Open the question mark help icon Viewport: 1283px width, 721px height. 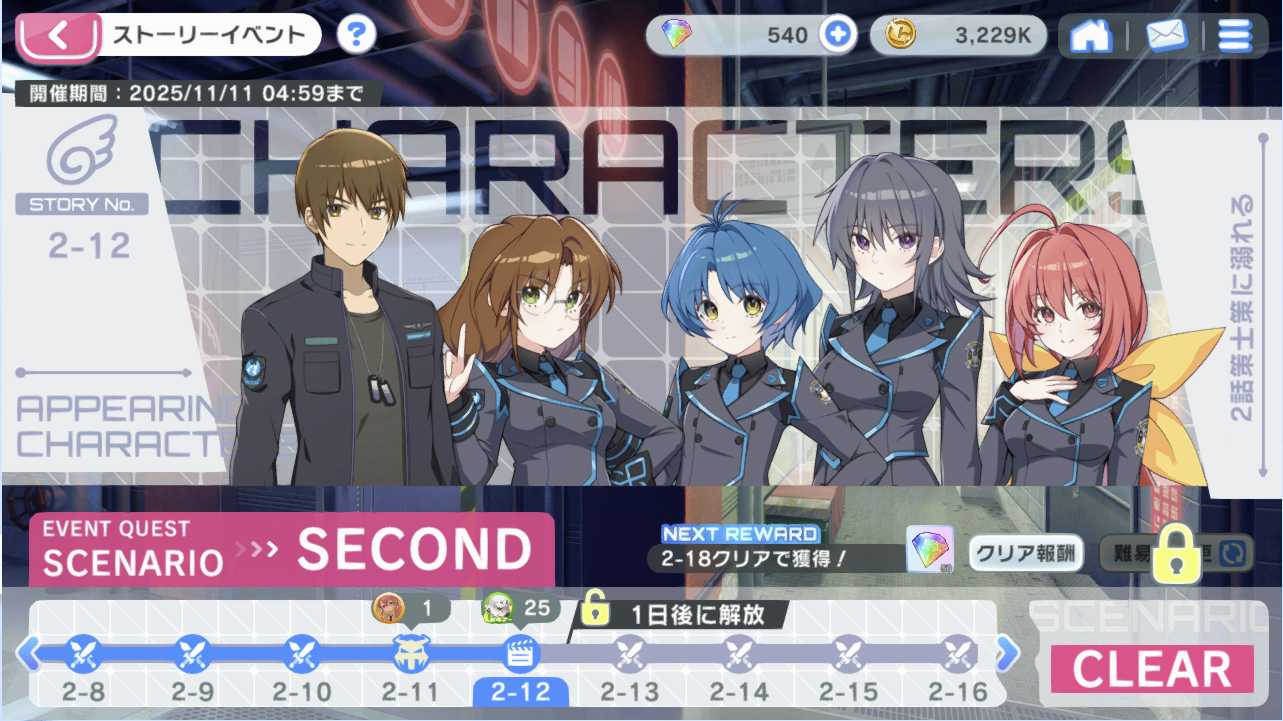click(356, 36)
